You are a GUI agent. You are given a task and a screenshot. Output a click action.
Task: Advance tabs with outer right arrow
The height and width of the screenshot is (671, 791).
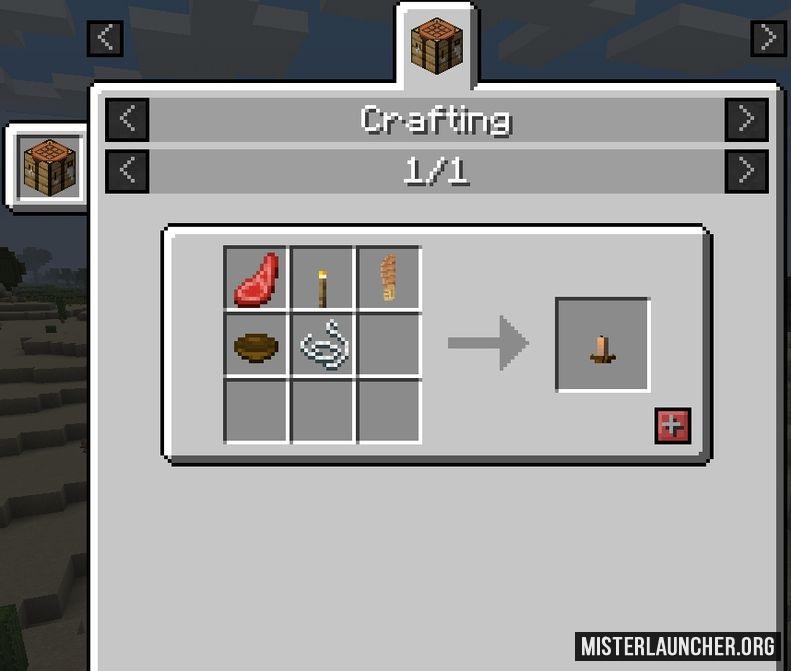click(x=767, y=38)
